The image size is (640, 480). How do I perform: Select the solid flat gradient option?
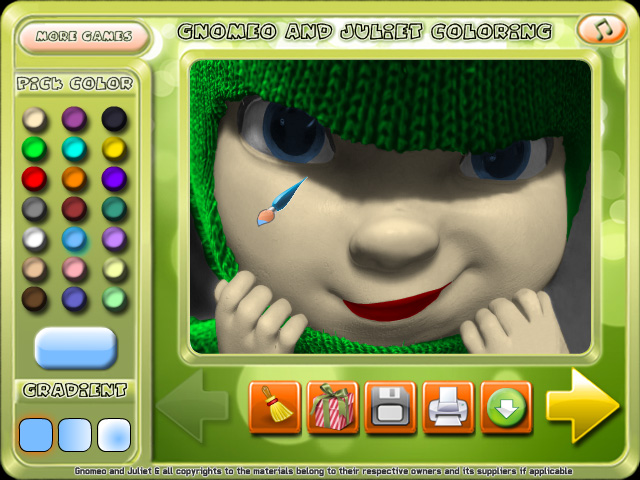[x=36, y=434]
